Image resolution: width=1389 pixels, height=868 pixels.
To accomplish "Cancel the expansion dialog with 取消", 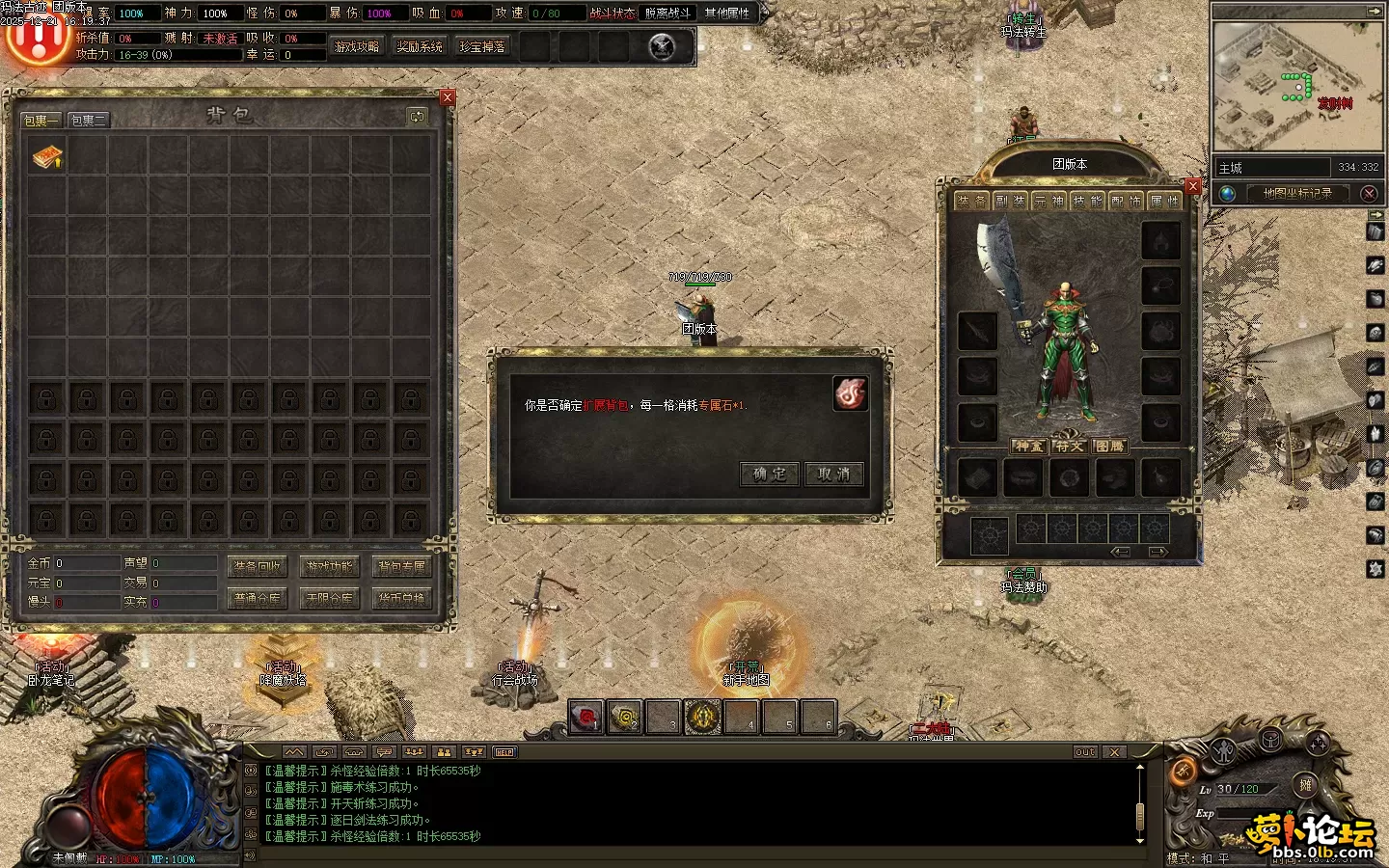I will [833, 474].
